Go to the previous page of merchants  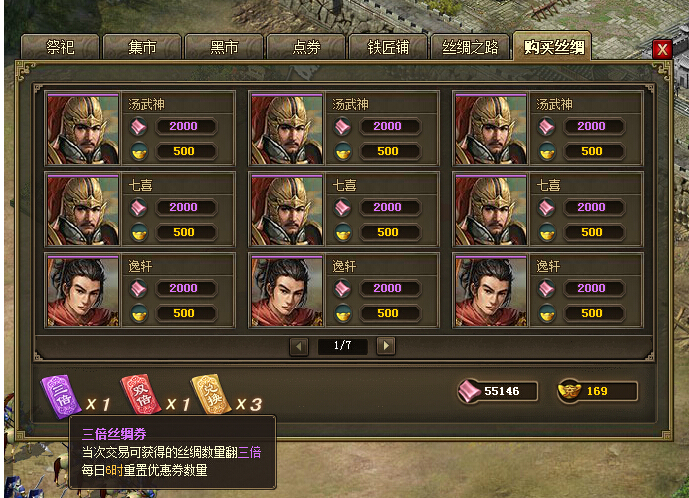299,346
